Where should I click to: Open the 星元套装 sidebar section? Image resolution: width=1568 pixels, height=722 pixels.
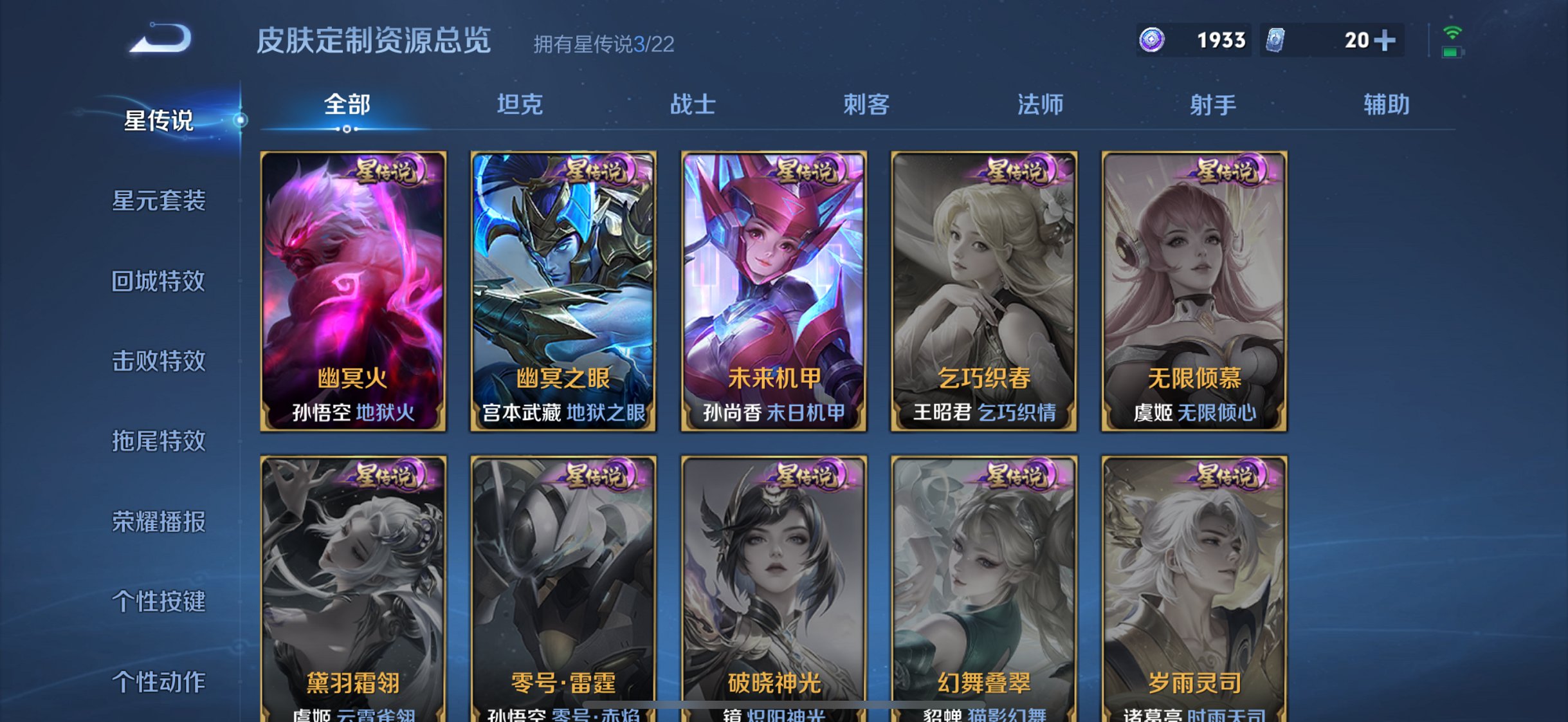(160, 201)
